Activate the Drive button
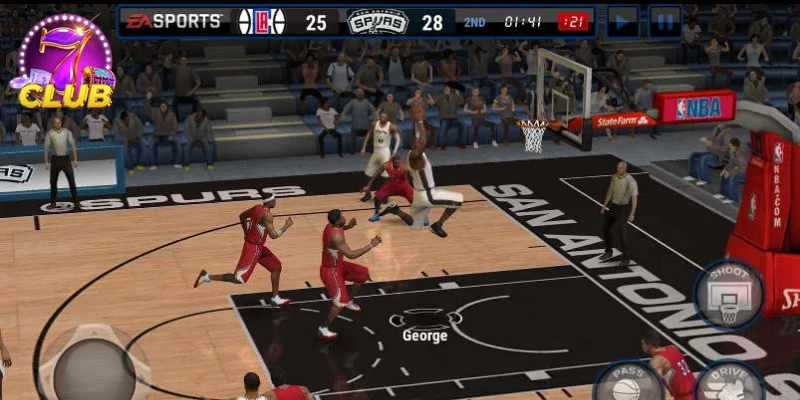800x400 pixels. point(729,384)
